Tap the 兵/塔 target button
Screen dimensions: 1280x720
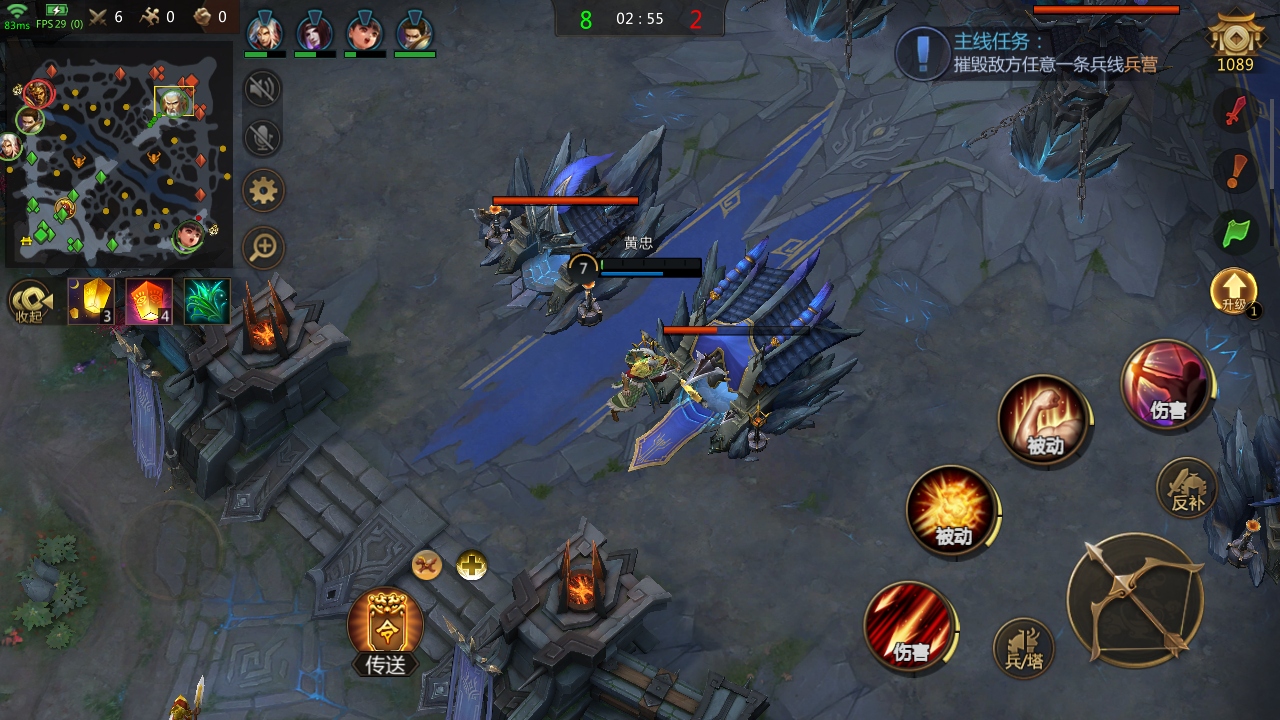click(1023, 648)
